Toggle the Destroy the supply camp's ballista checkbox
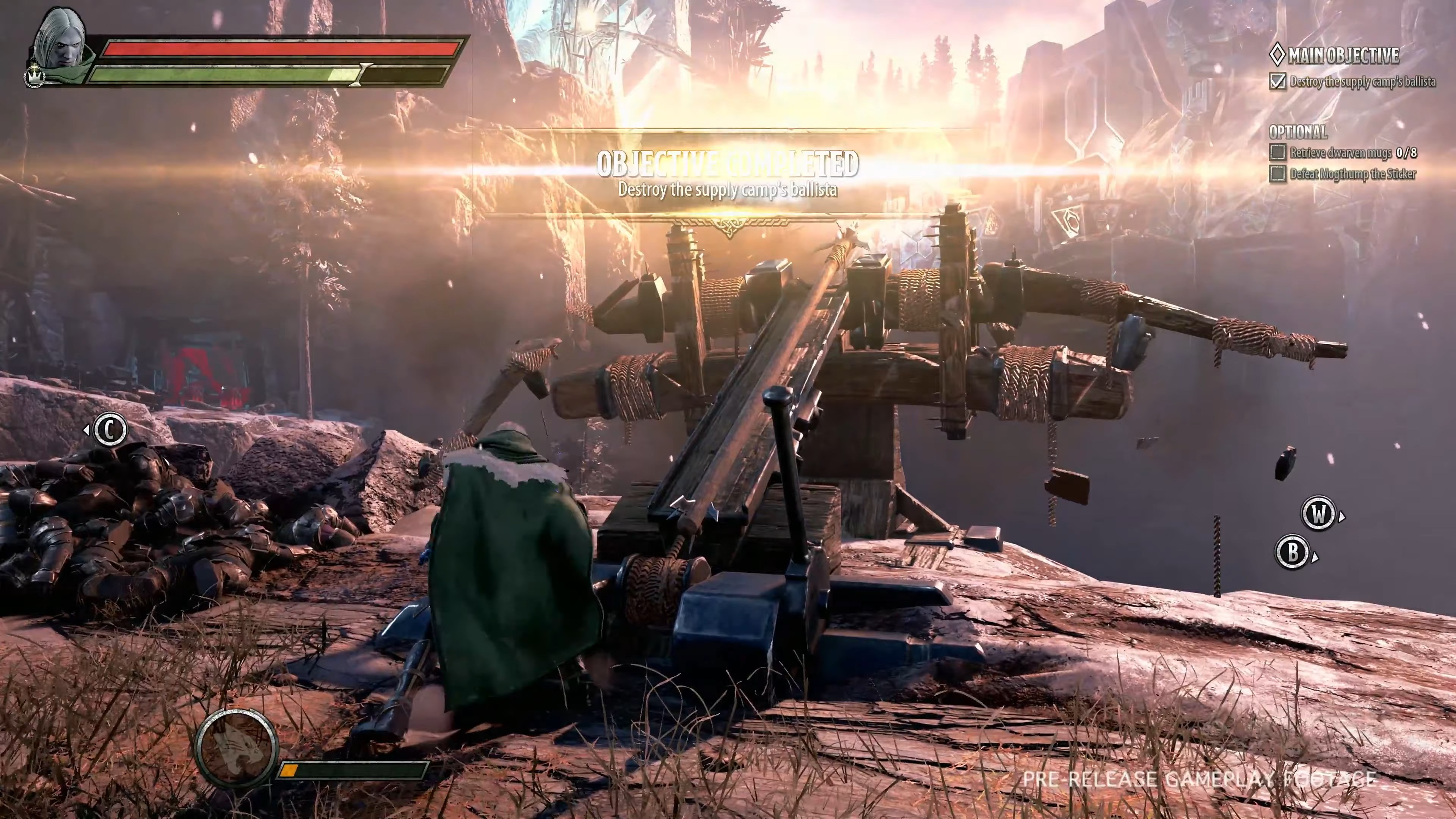This screenshot has width=1456, height=819. pyautogui.click(x=1278, y=82)
